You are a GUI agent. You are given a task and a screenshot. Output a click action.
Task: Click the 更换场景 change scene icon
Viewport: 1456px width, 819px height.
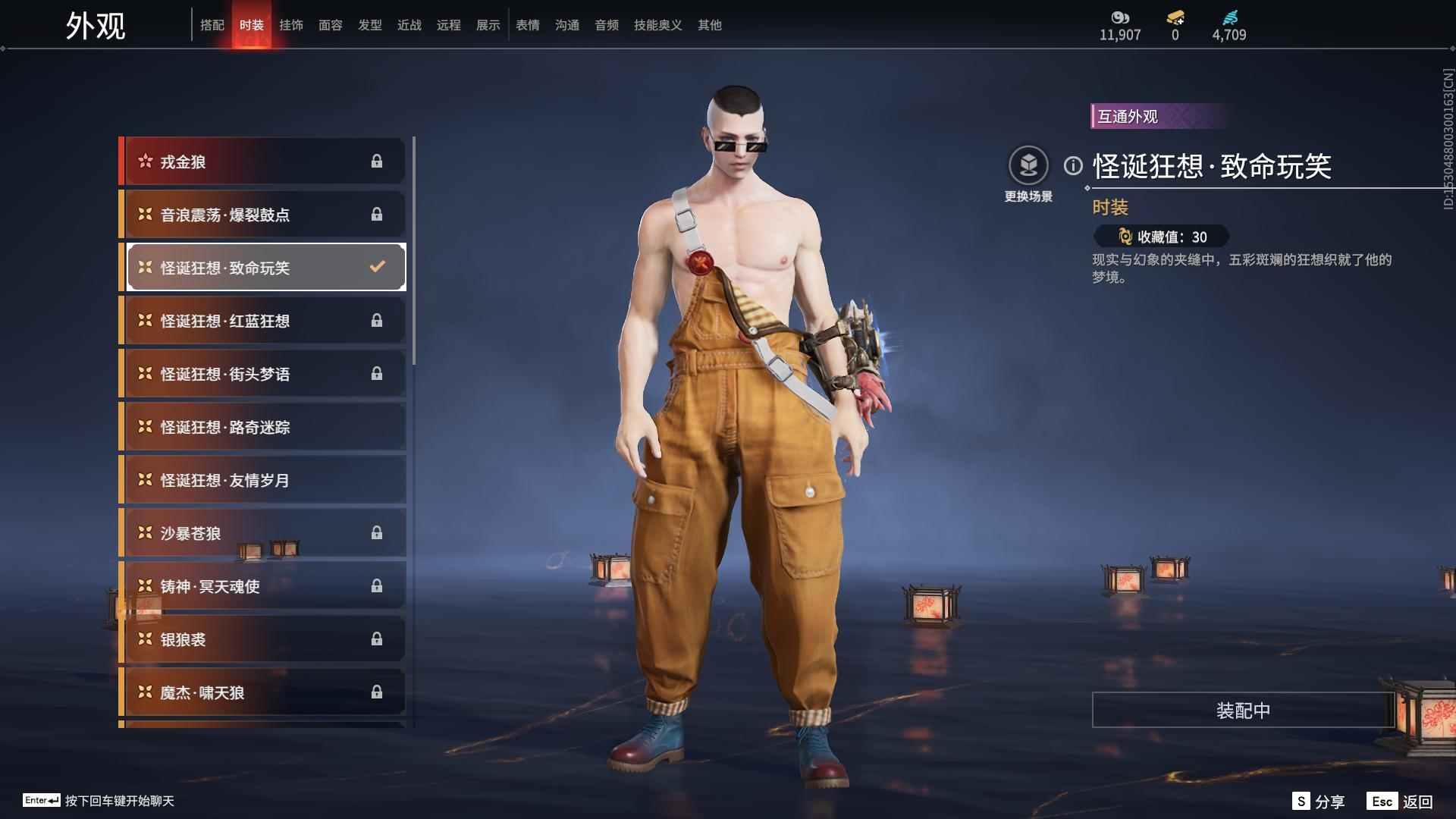pos(1028,166)
